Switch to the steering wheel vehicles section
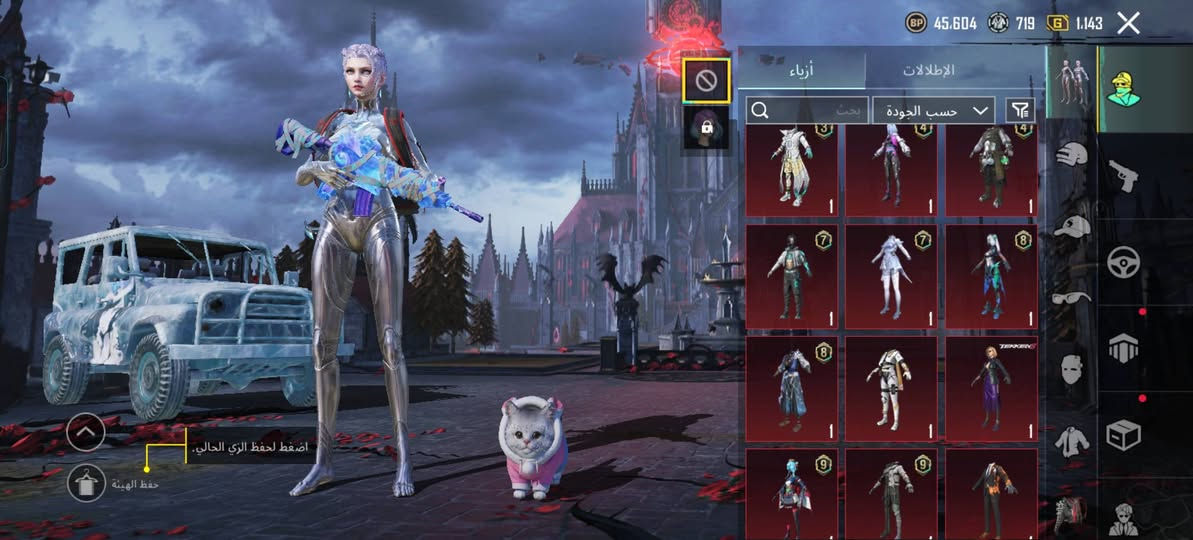 tap(1124, 262)
